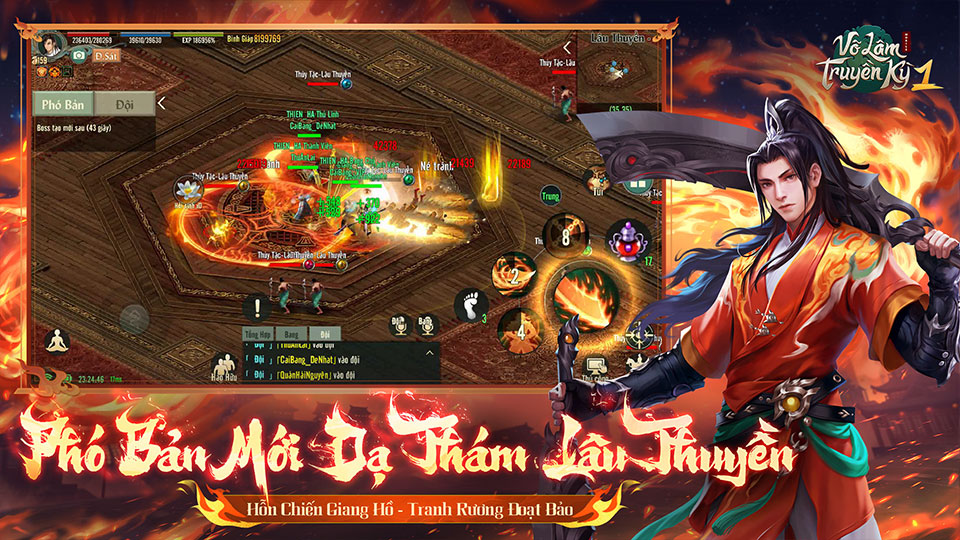This screenshot has width=960, height=540.
Task: Select the Tổng Hợp chat tab
Action: [x=259, y=333]
